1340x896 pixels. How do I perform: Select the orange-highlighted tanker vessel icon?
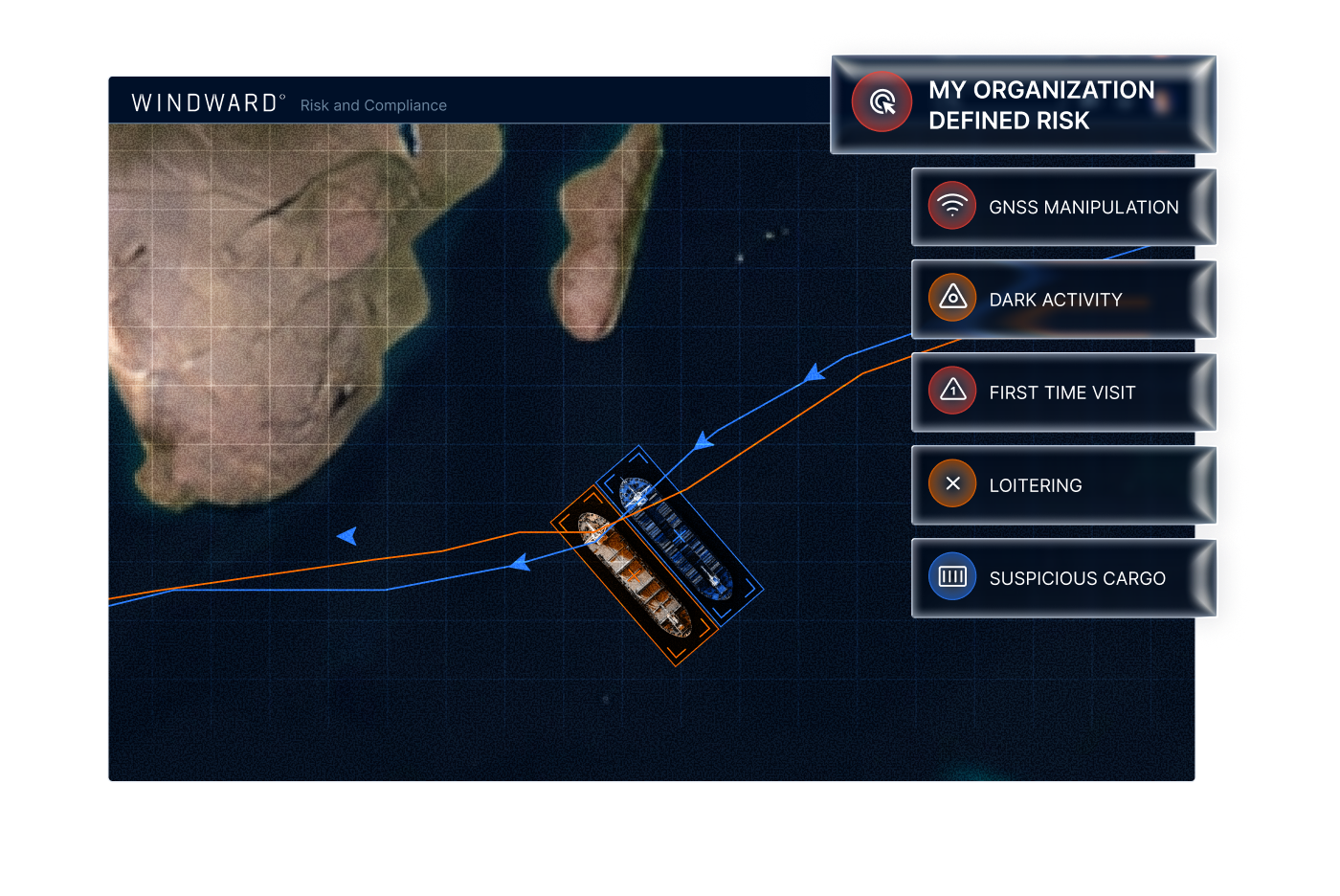click(634, 574)
